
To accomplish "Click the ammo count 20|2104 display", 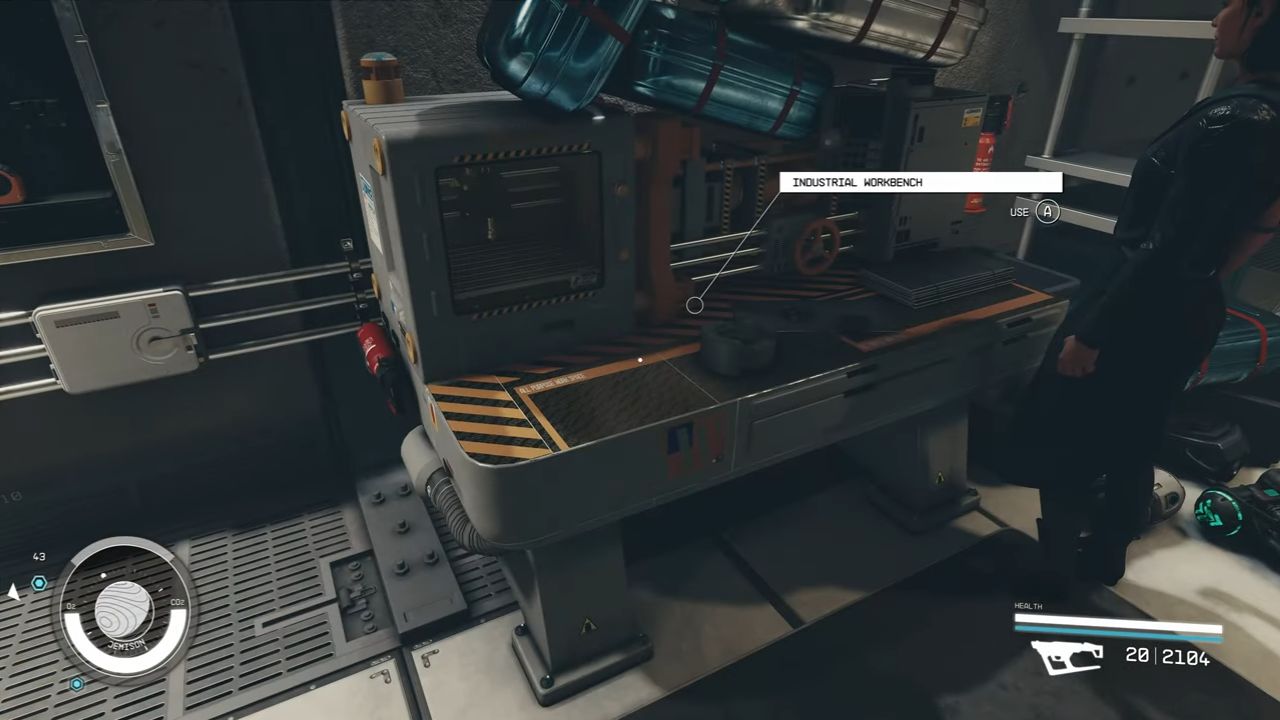I will [1165, 658].
